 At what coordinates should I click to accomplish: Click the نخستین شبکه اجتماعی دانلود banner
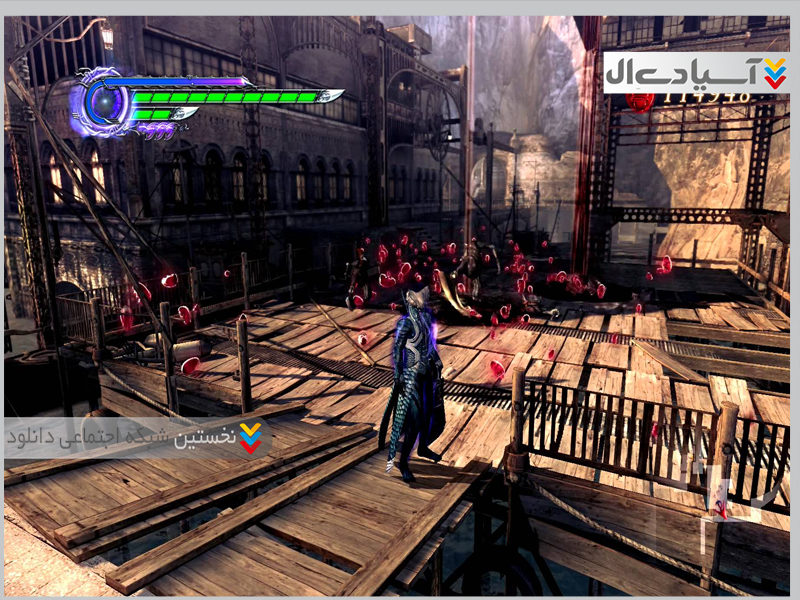(138, 437)
